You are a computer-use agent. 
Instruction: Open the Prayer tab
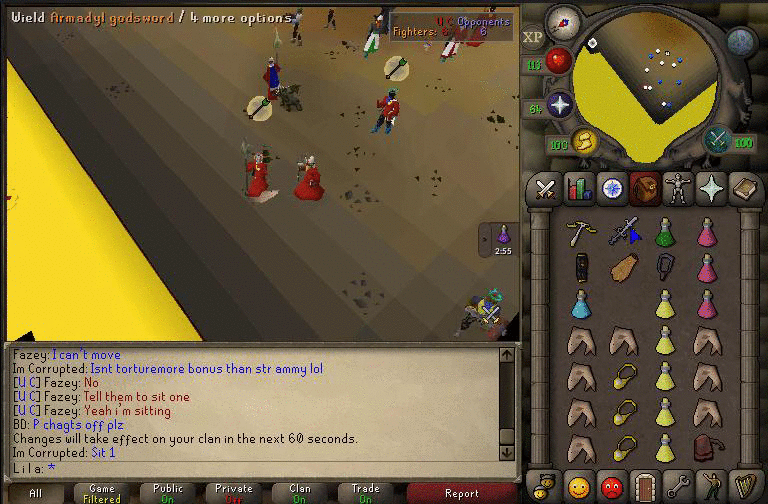[x=711, y=188]
